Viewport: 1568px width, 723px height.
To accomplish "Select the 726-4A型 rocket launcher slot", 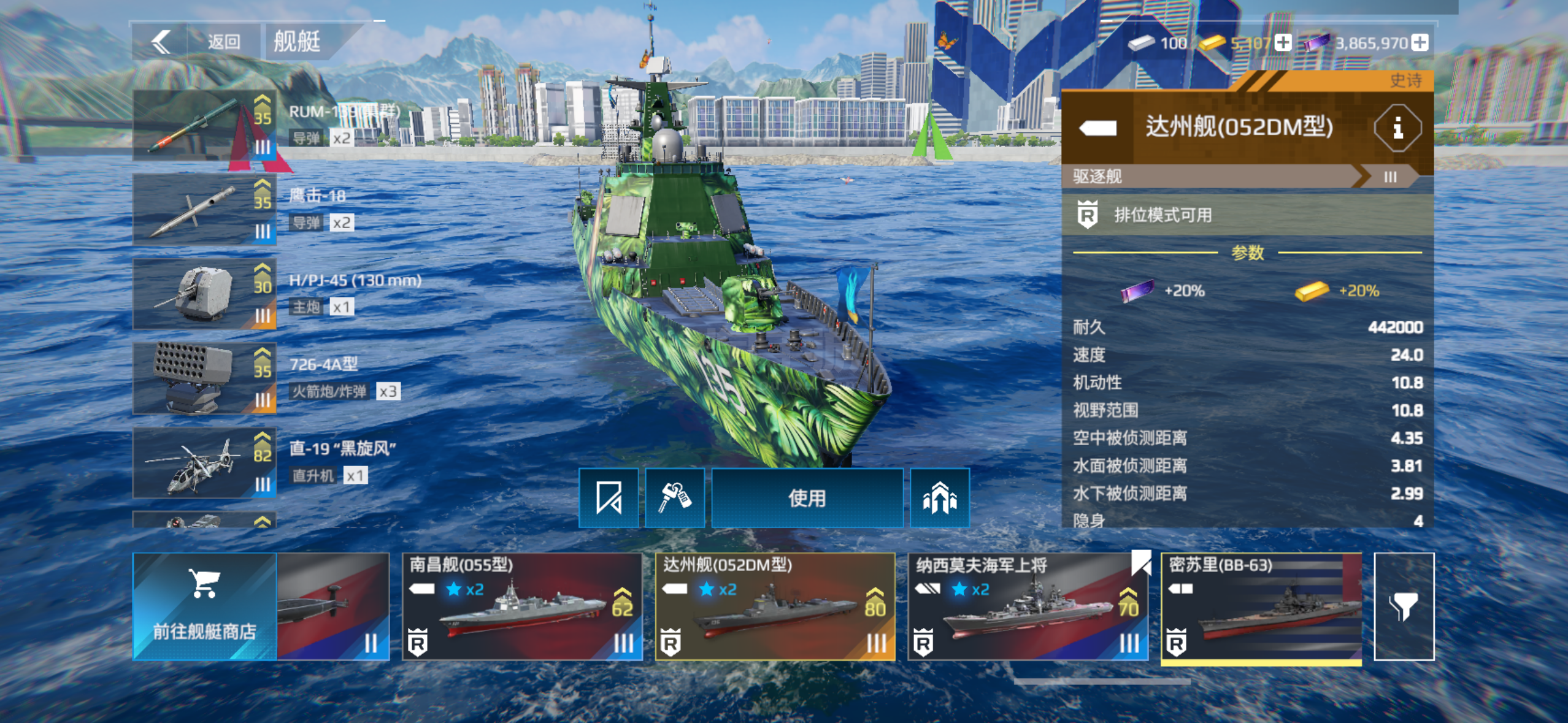I will [204, 378].
